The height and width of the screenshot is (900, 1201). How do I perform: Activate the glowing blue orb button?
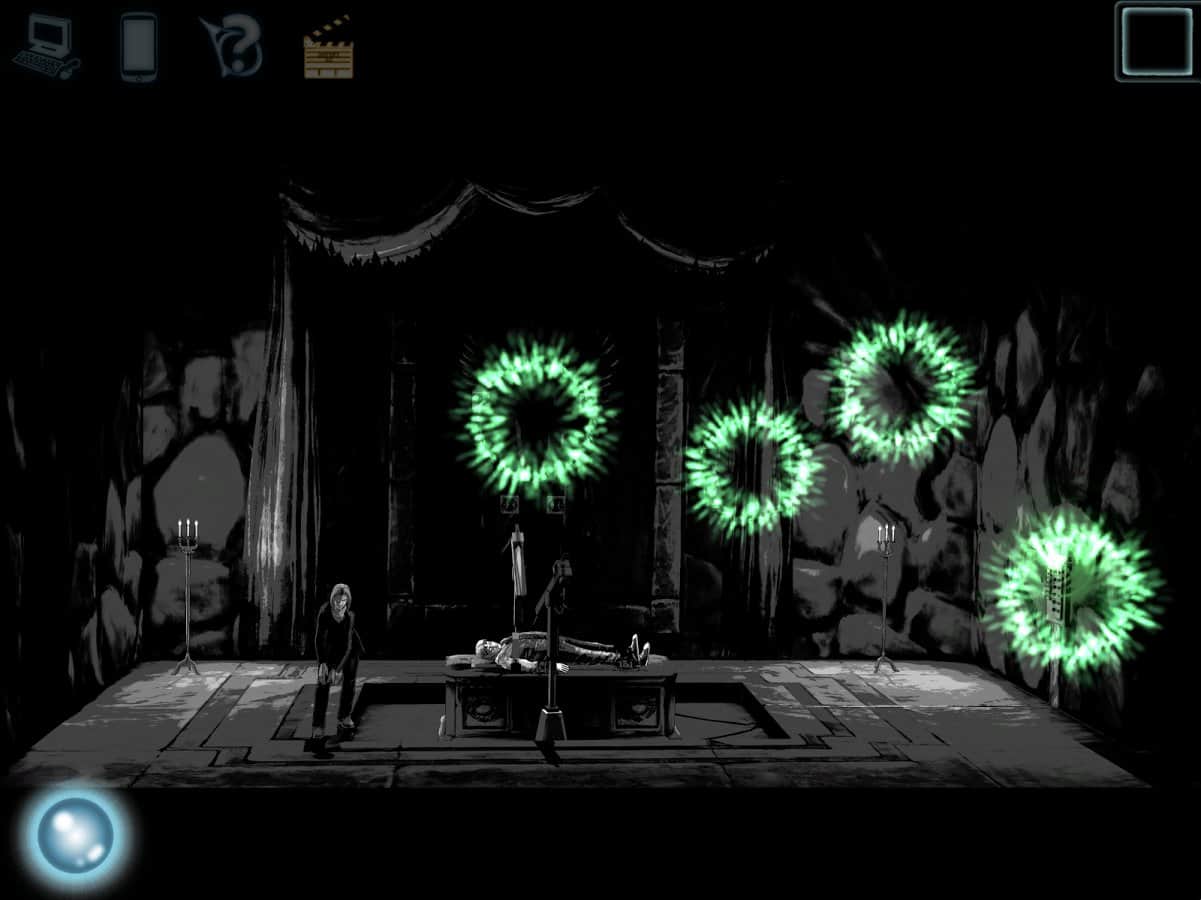(76, 834)
